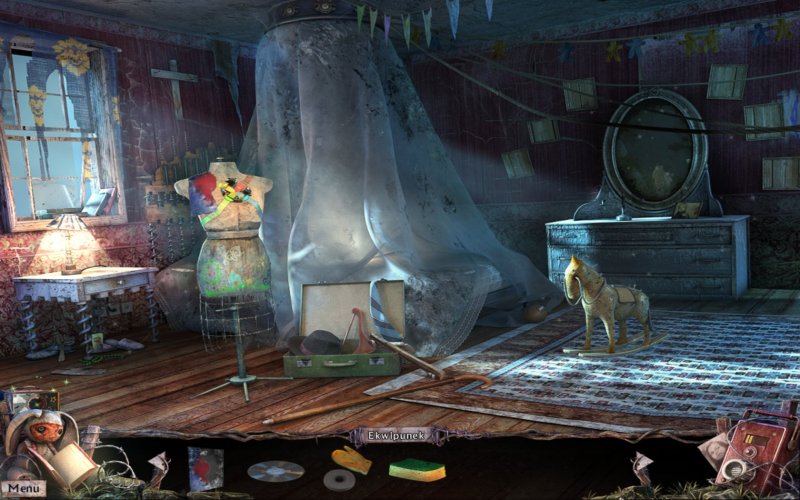This screenshot has width=800, height=500.
Task: Select the small grey ring item
Action: [x=340, y=481]
